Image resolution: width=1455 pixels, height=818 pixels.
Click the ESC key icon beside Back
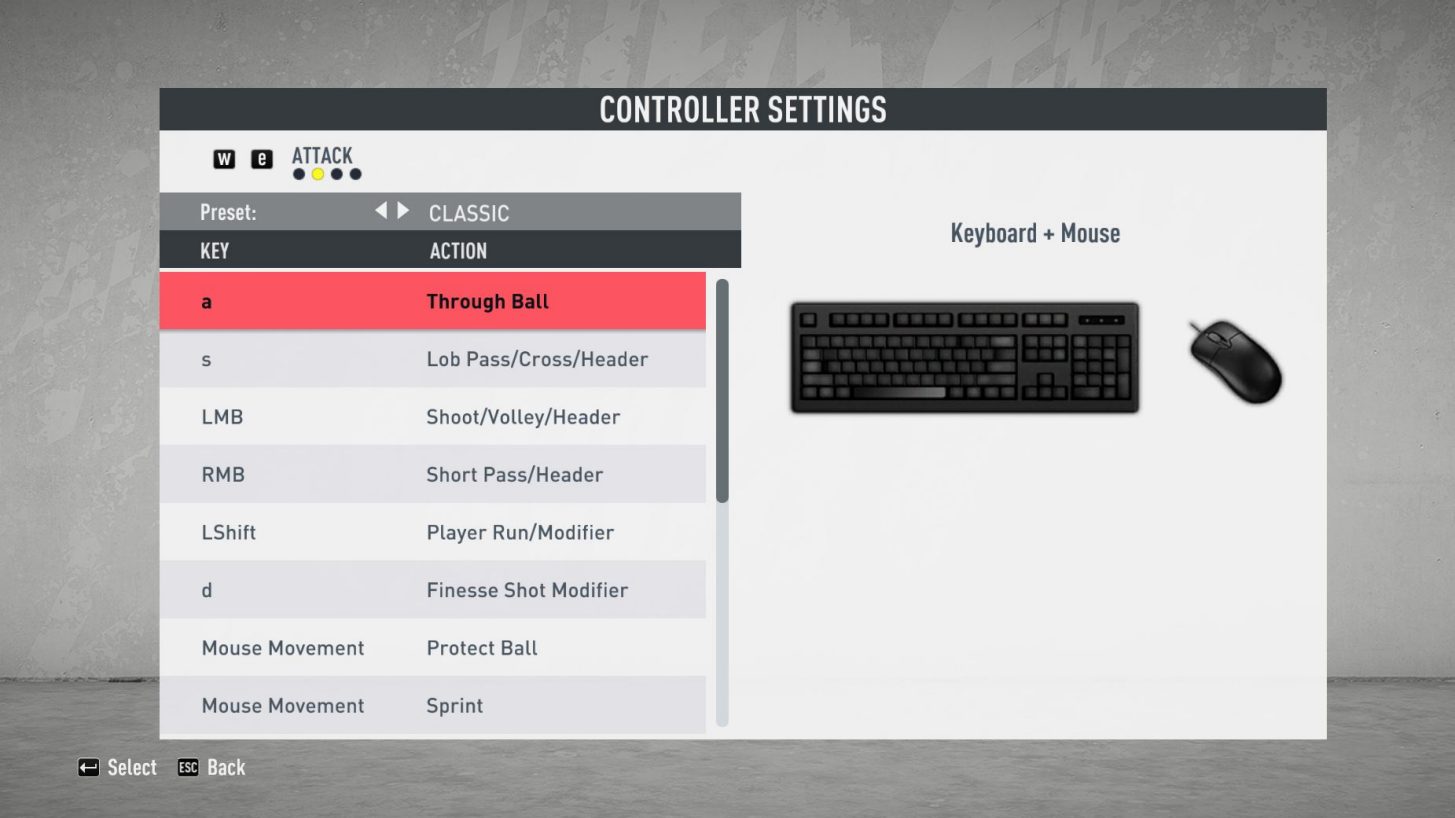(x=188, y=767)
